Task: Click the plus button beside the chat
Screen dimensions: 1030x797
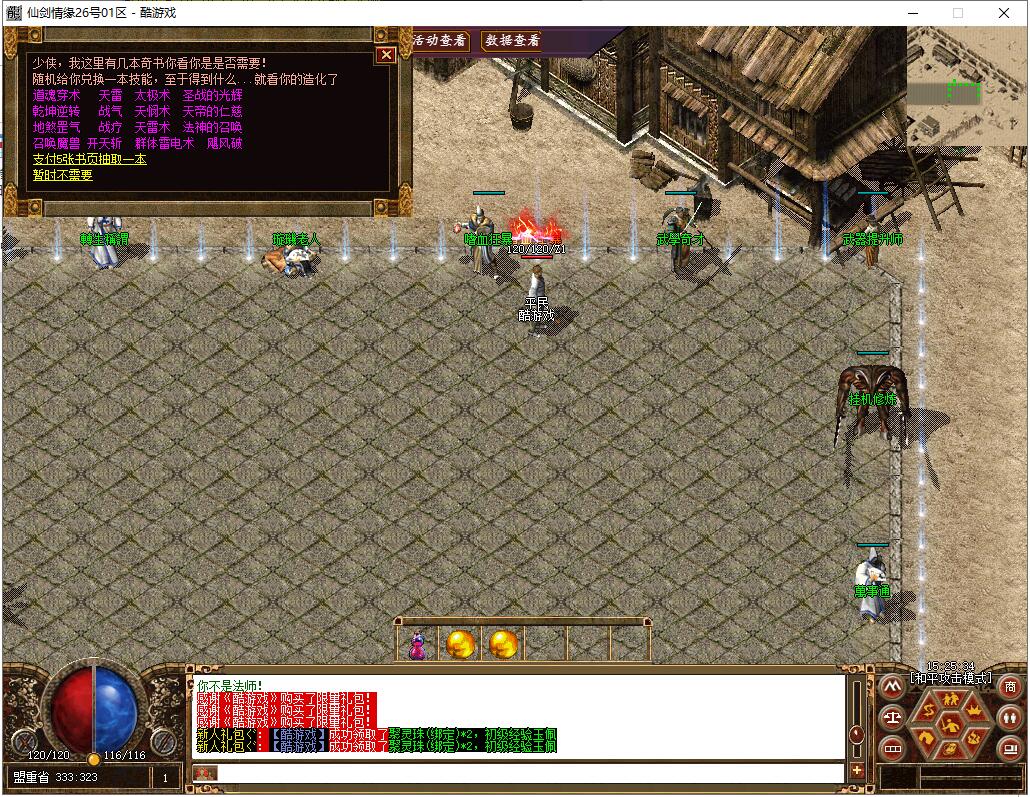Action: tap(857, 771)
